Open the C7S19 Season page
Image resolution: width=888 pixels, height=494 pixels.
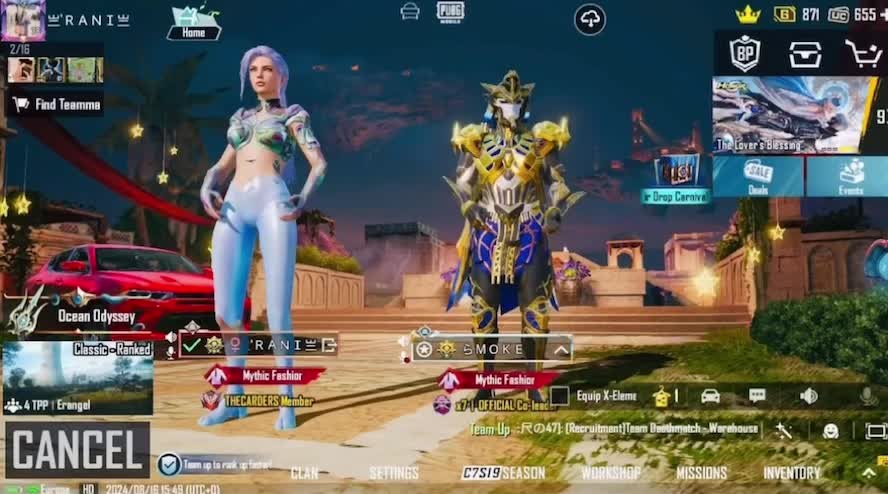click(504, 473)
